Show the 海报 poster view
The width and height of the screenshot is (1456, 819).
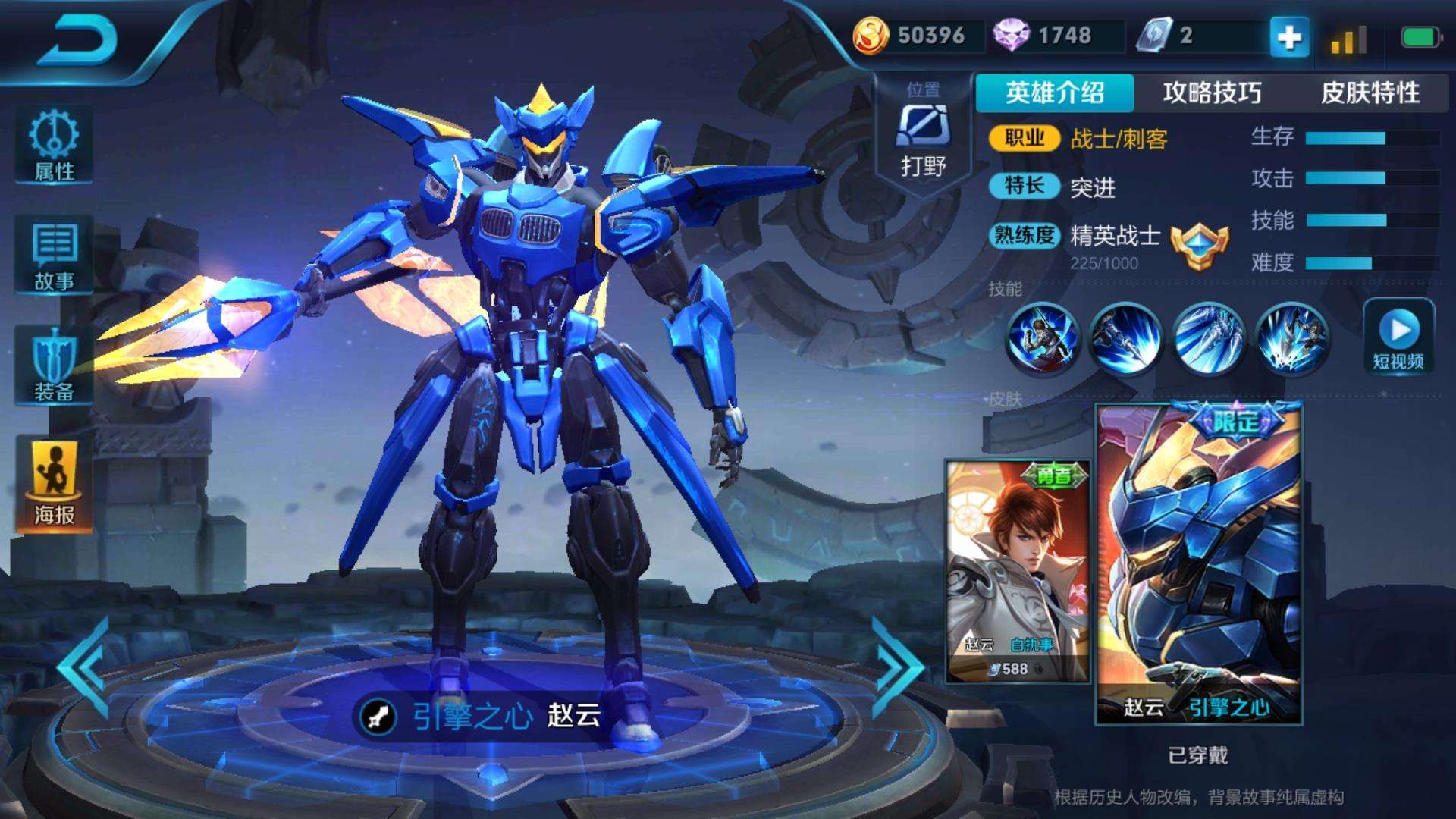coord(54,485)
